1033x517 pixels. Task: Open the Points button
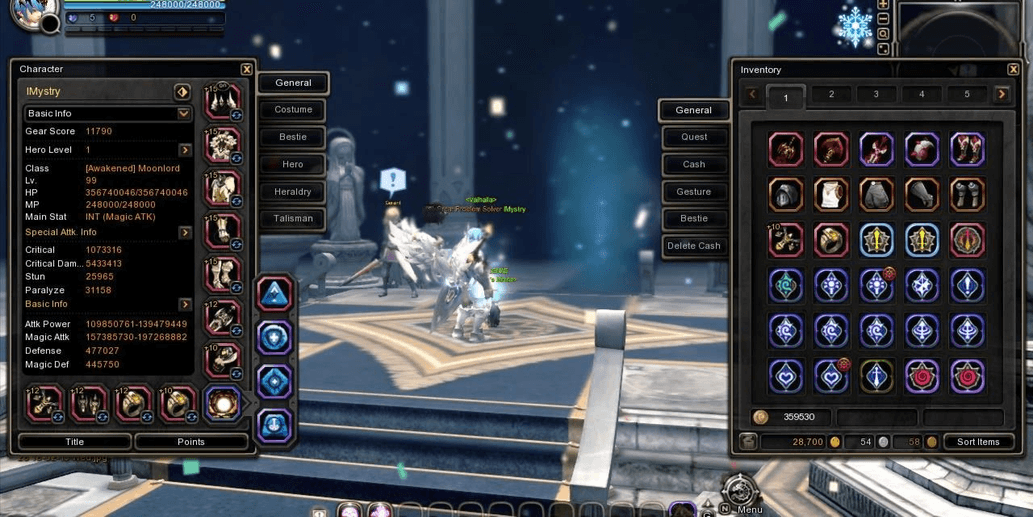(x=191, y=441)
